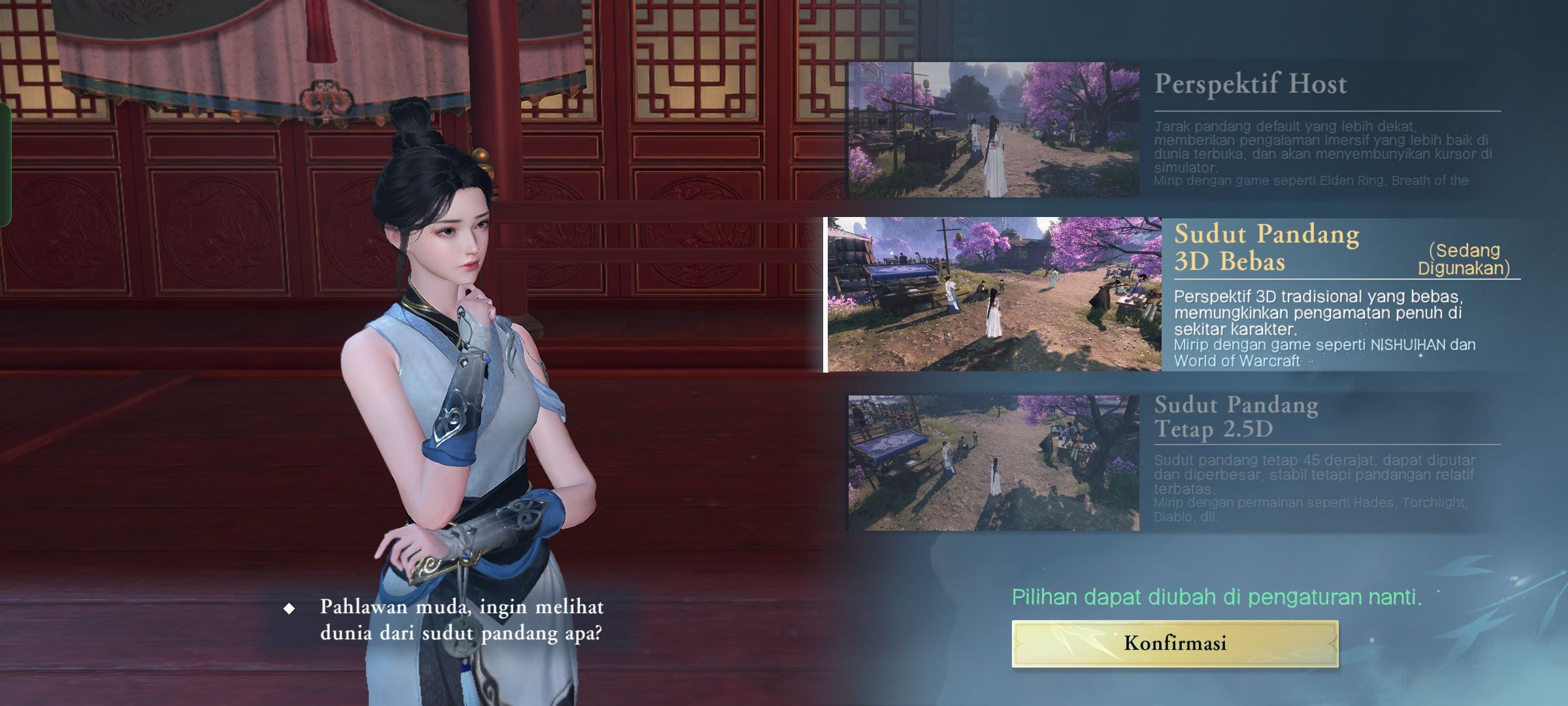
Task: Click the Tetap 2.5D preview thumbnail
Action: pyautogui.click(x=993, y=463)
